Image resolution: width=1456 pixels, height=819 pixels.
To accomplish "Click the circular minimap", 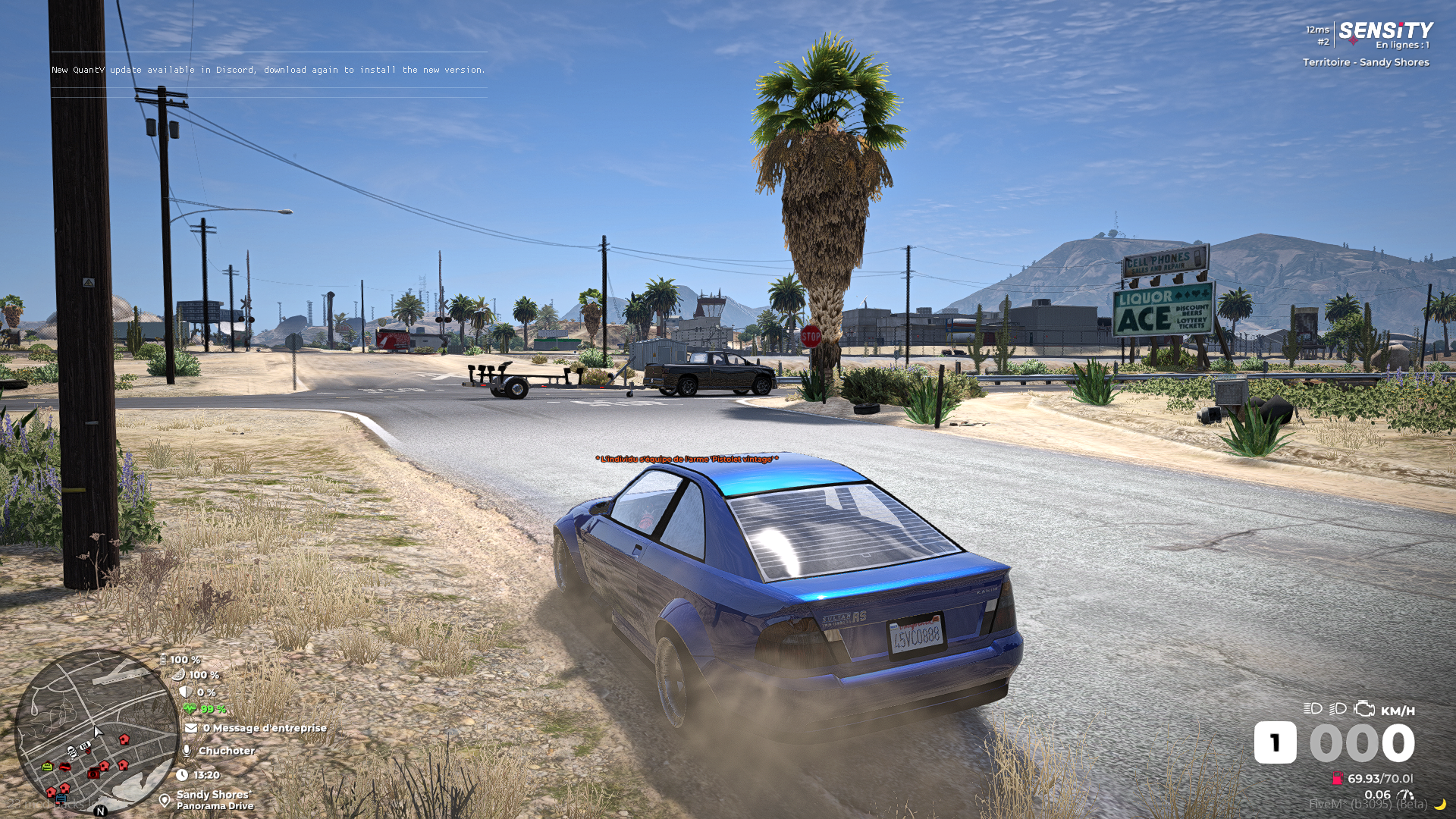I will 96,731.
